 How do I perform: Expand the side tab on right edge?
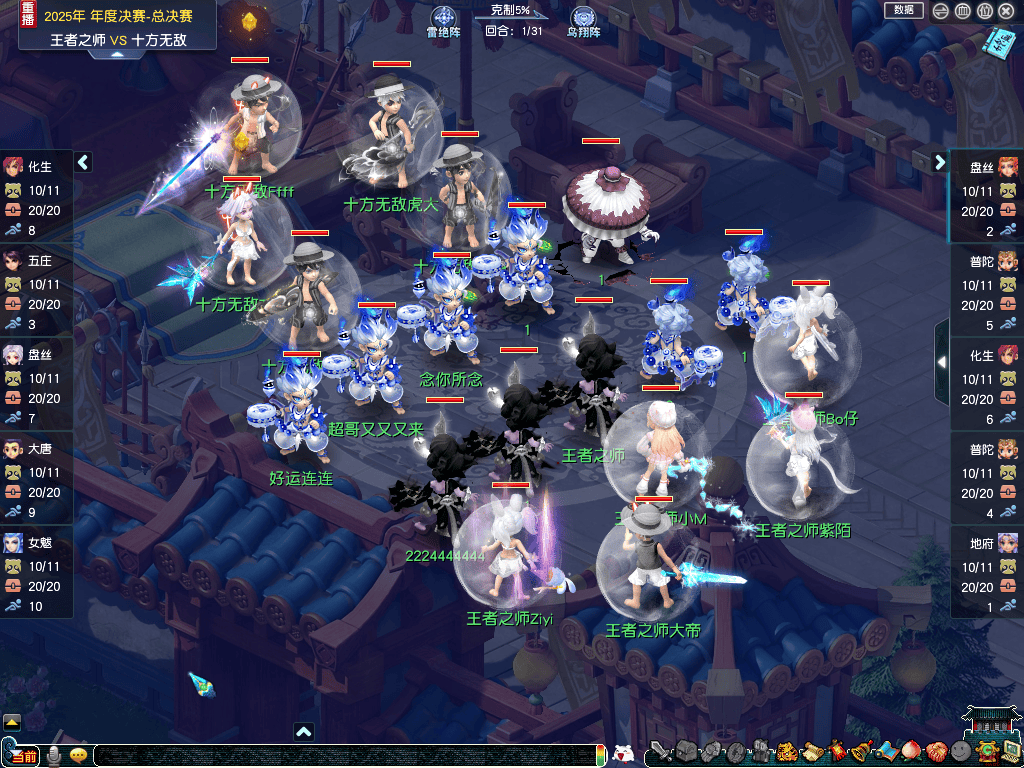coord(941,362)
